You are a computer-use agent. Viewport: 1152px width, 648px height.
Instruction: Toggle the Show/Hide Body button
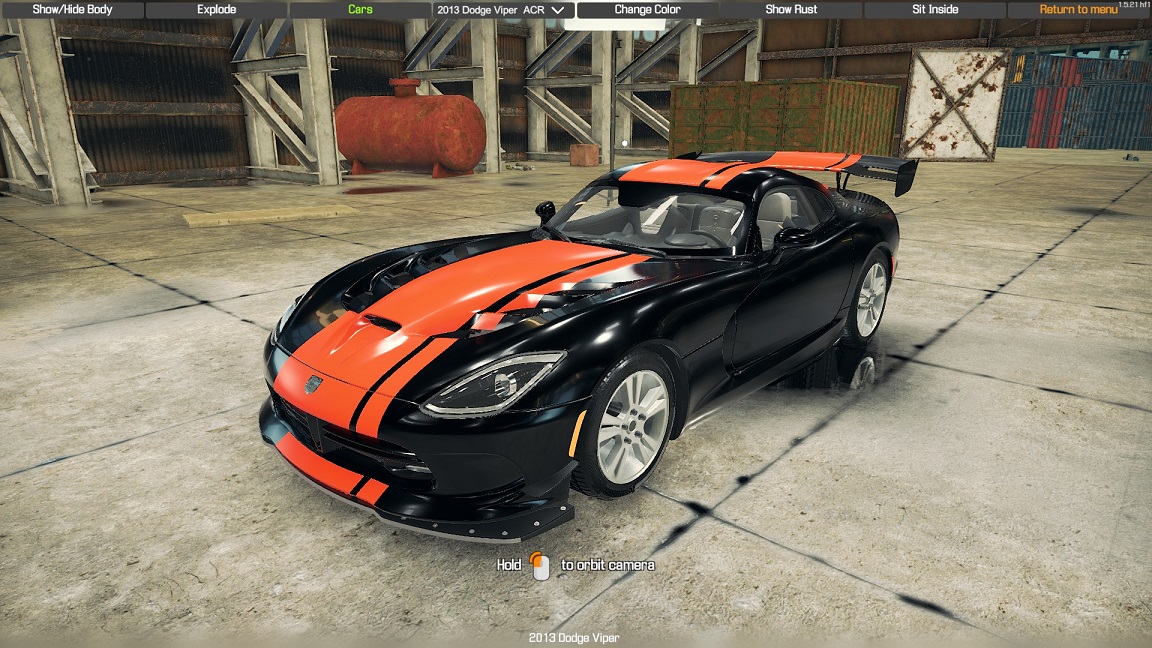(72, 10)
